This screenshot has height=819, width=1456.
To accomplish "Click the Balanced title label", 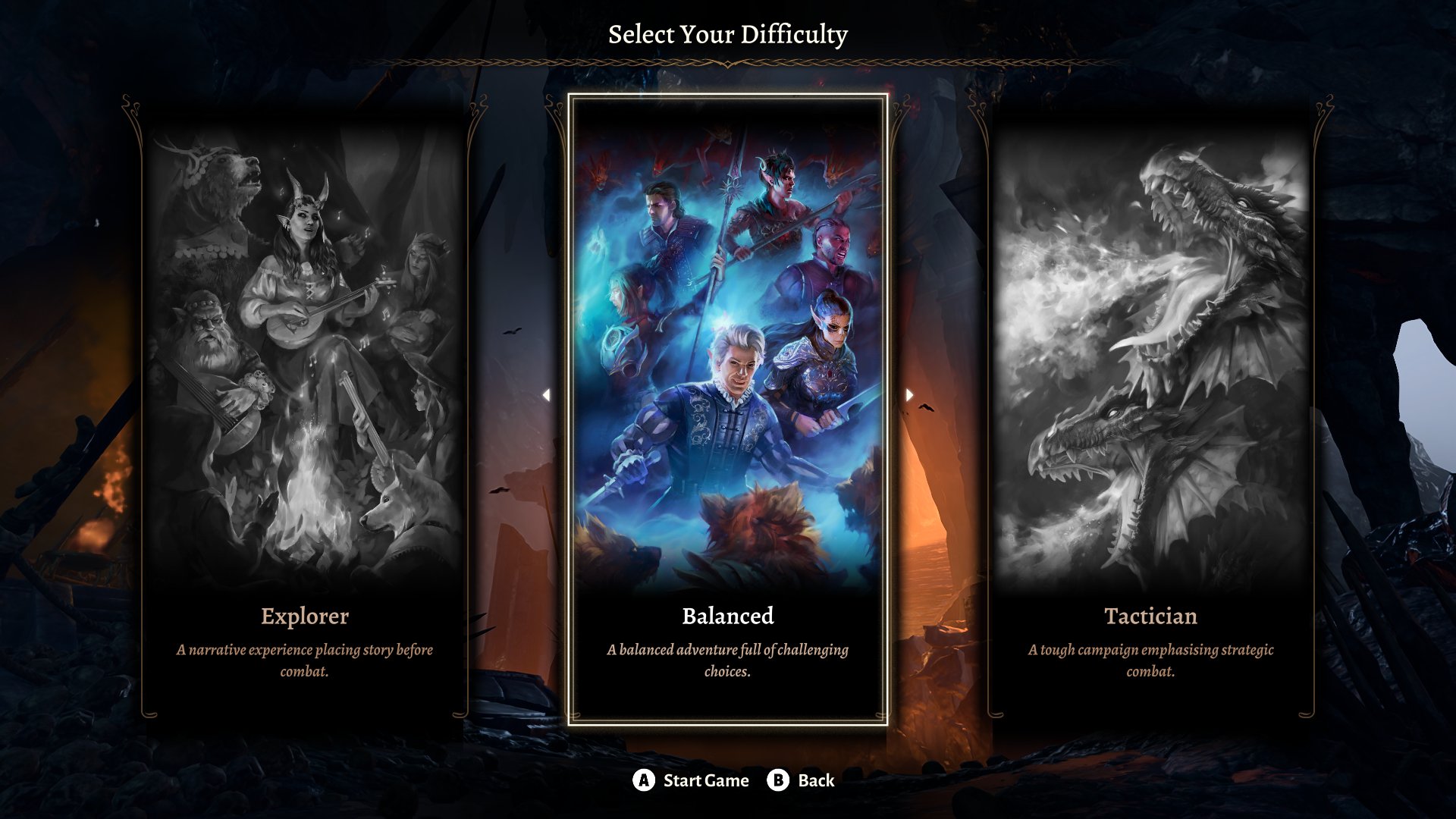I will point(728,617).
